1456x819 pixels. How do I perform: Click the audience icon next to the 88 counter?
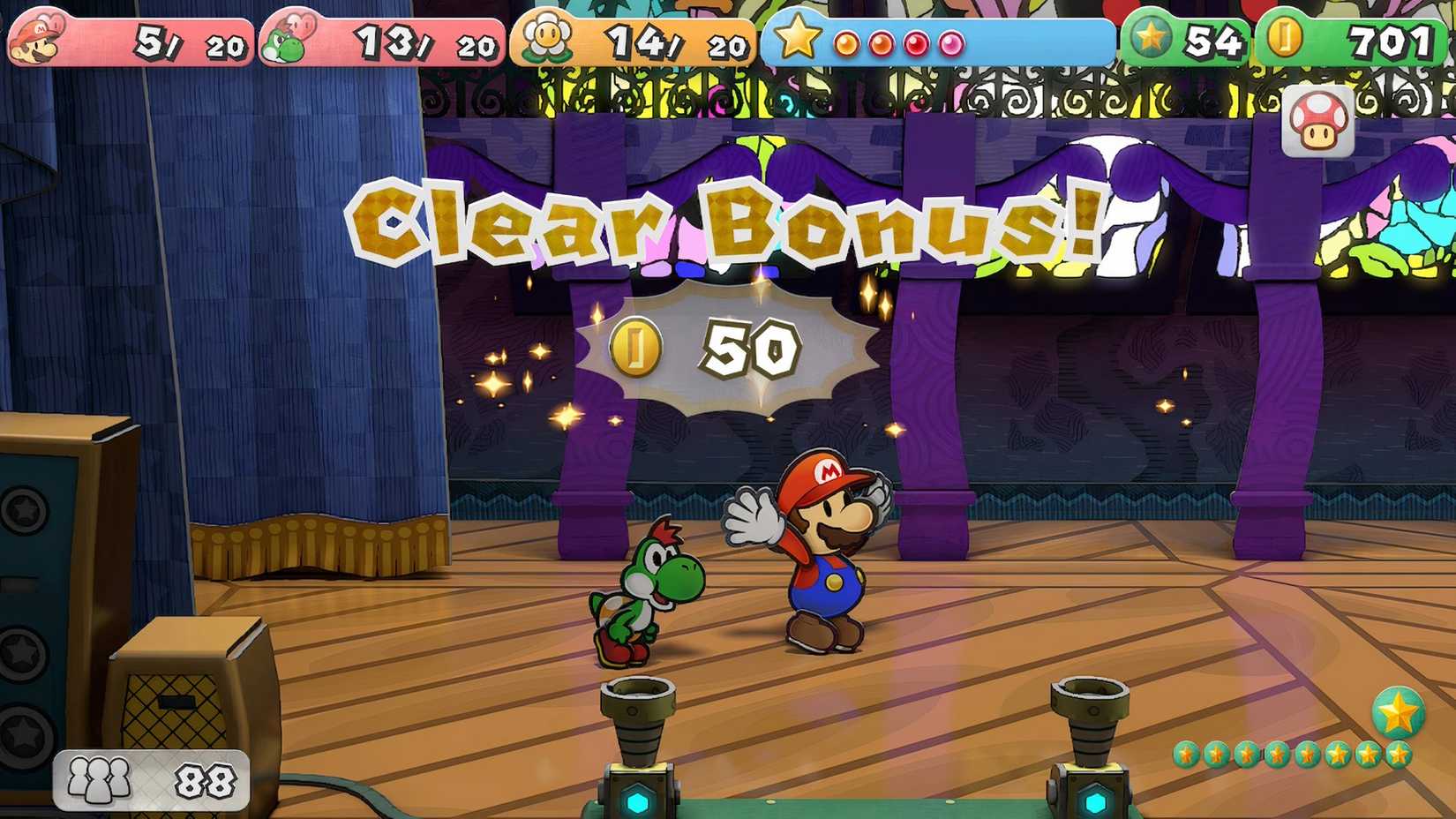pyautogui.click(x=98, y=778)
